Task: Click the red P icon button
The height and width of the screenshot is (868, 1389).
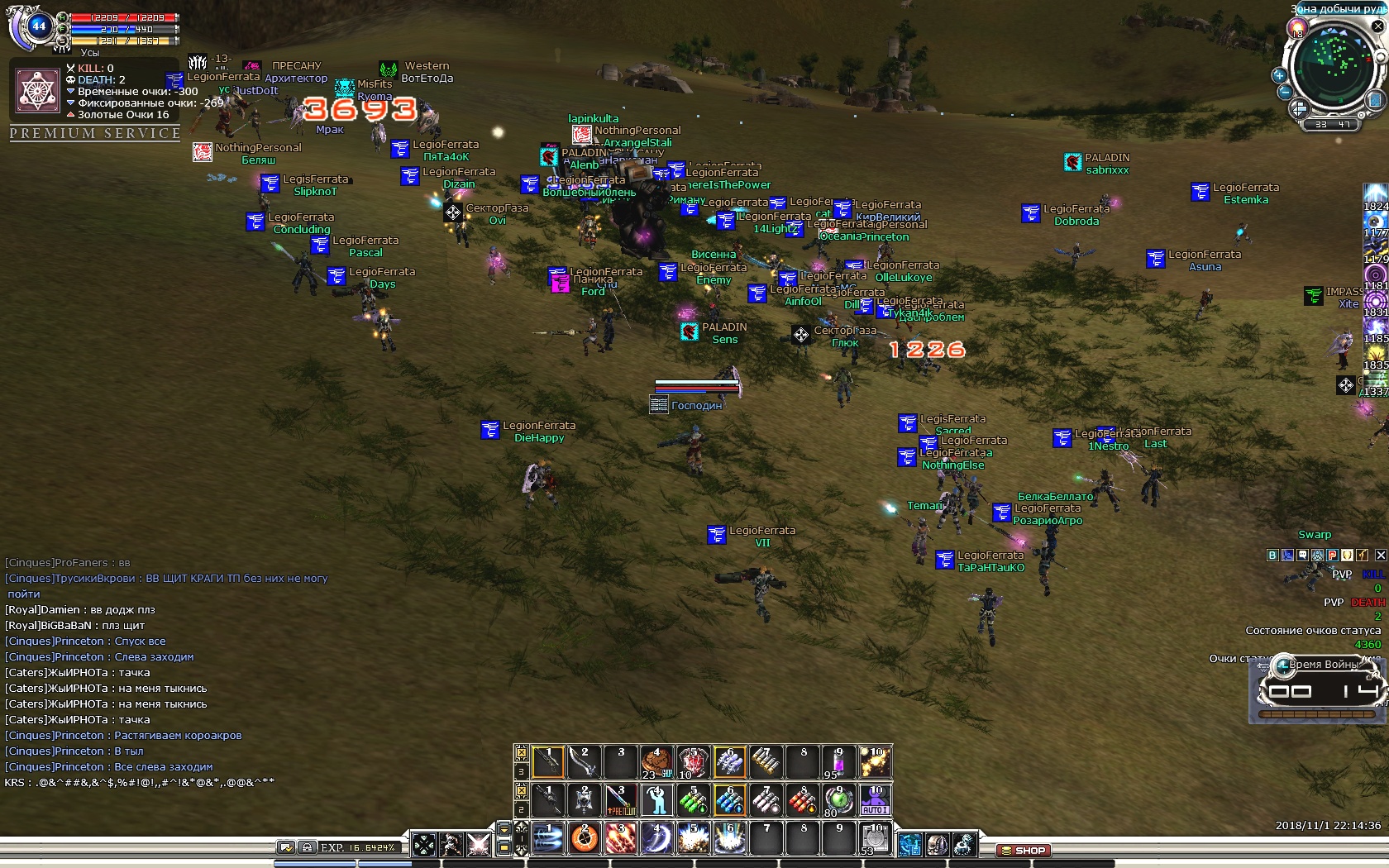Action: [1332, 556]
